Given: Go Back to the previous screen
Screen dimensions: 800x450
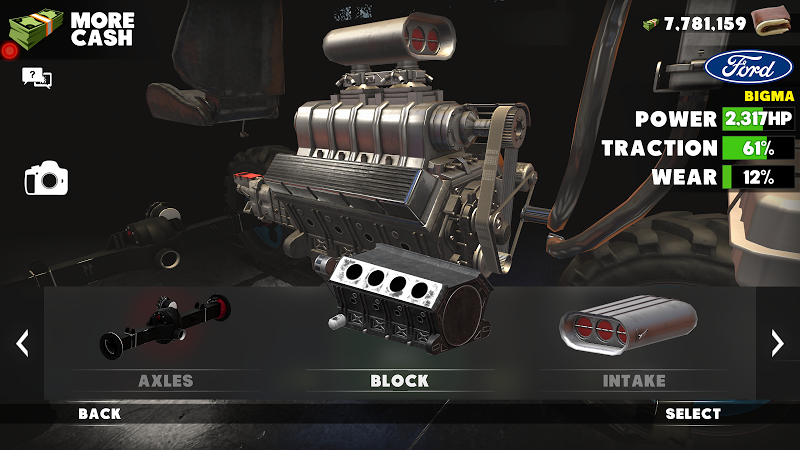Looking at the screenshot, I should (x=100, y=413).
